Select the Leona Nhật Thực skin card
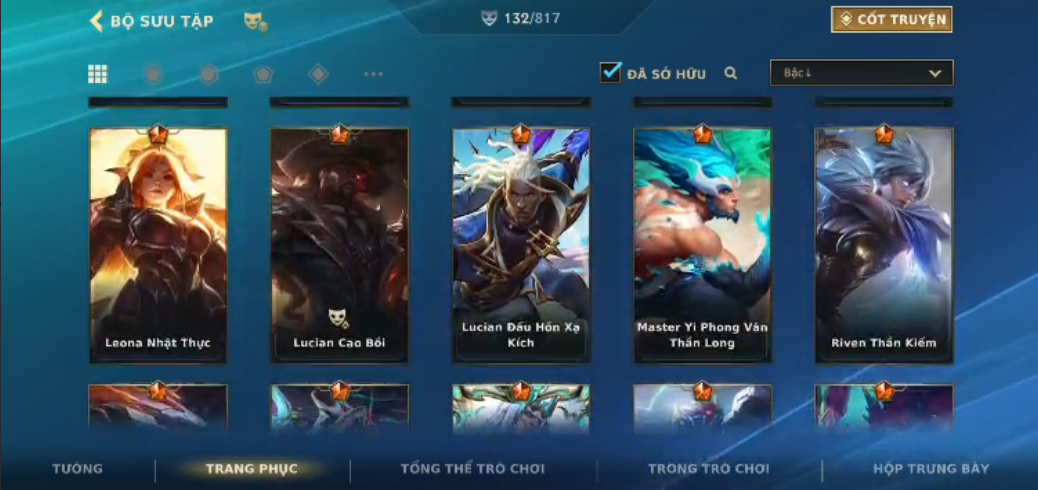This screenshot has width=1038, height=490. [x=158, y=244]
